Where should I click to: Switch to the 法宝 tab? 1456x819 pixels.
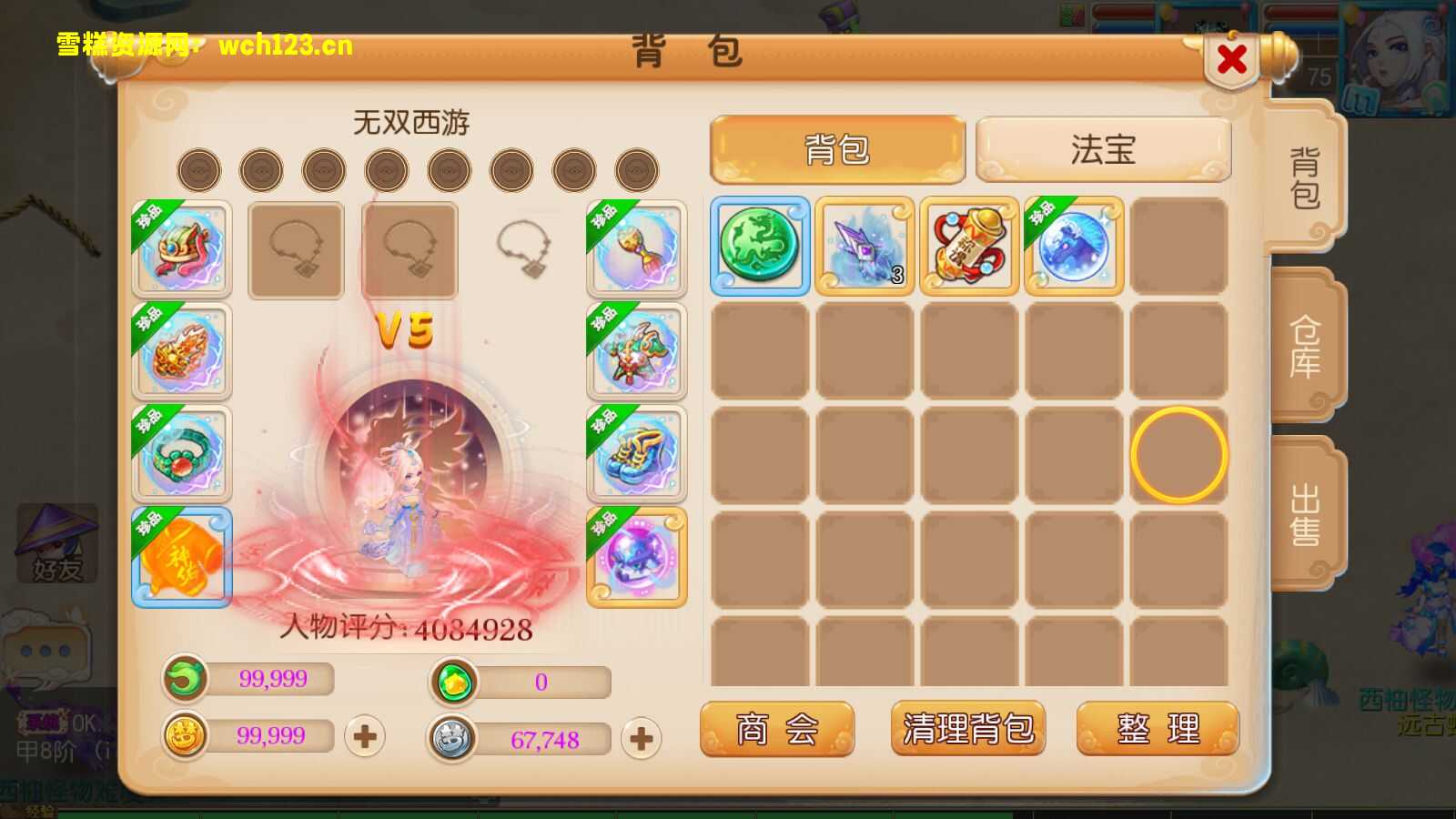tap(1102, 150)
